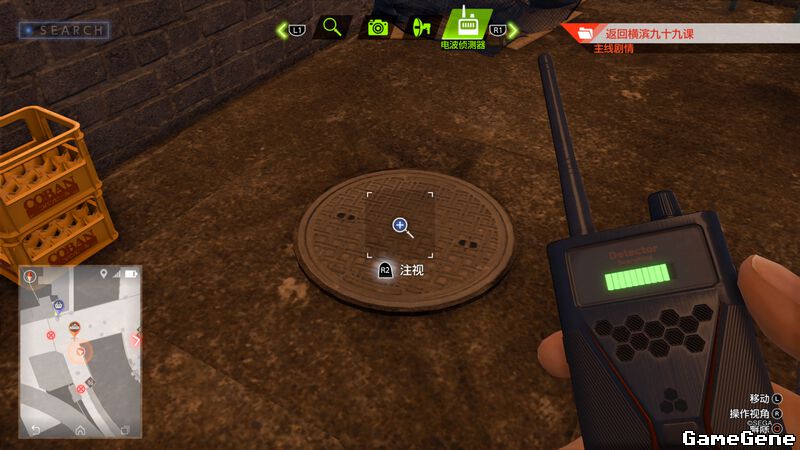This screenshot has height=450, width=800.
Task: Open the smartphone minimap
Action: 80,350
